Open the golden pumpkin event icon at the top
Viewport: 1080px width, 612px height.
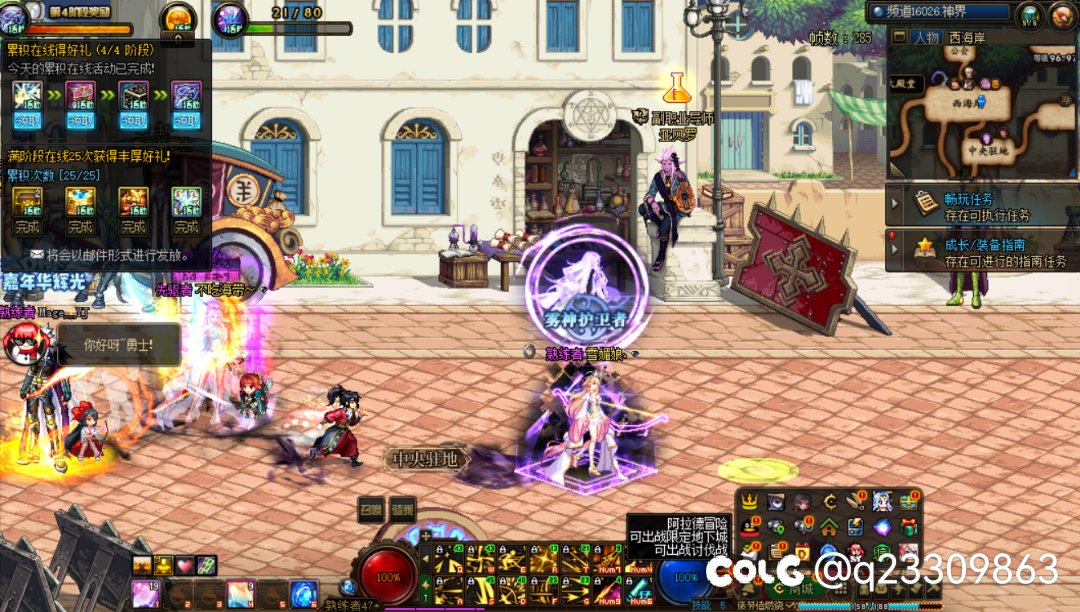click(x=178, y=18)
